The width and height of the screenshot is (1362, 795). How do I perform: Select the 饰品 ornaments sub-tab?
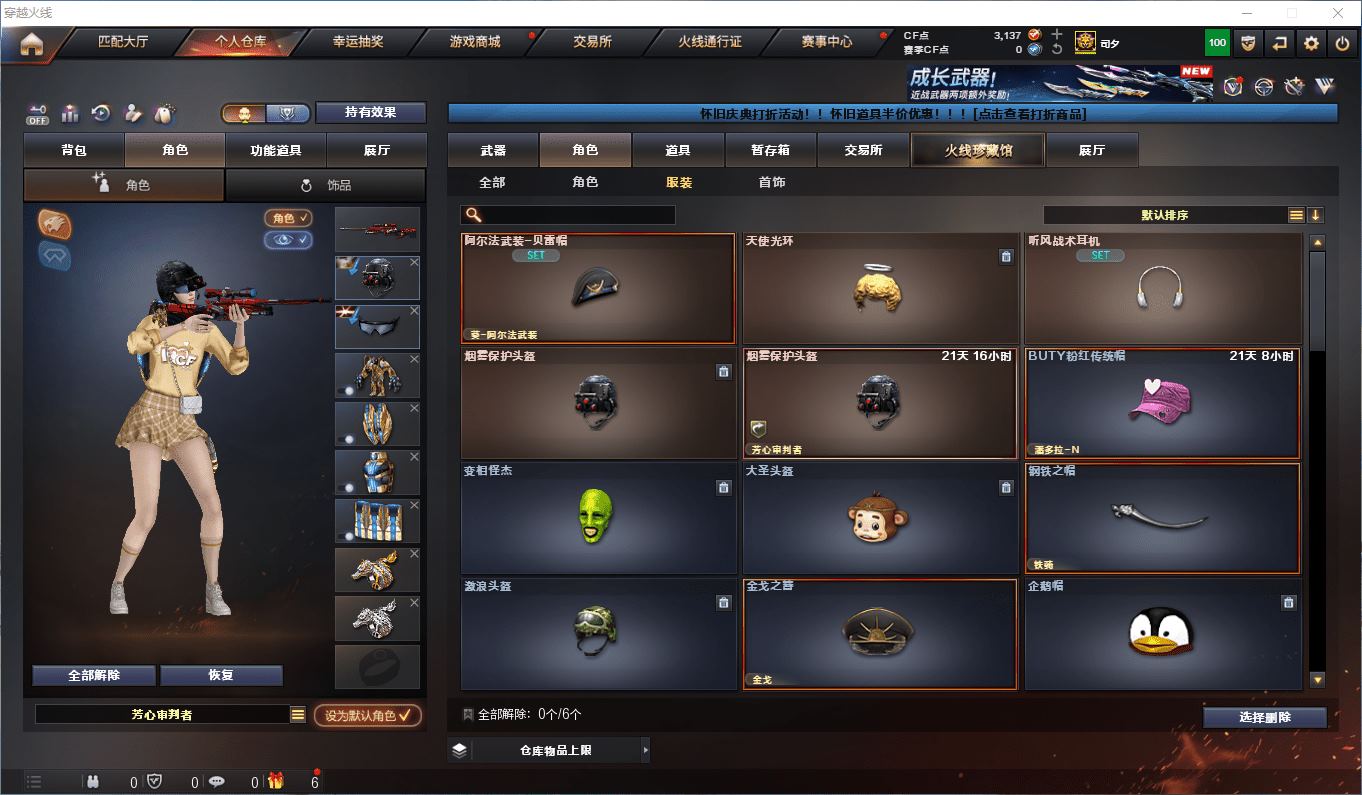(x=326, y=185)
